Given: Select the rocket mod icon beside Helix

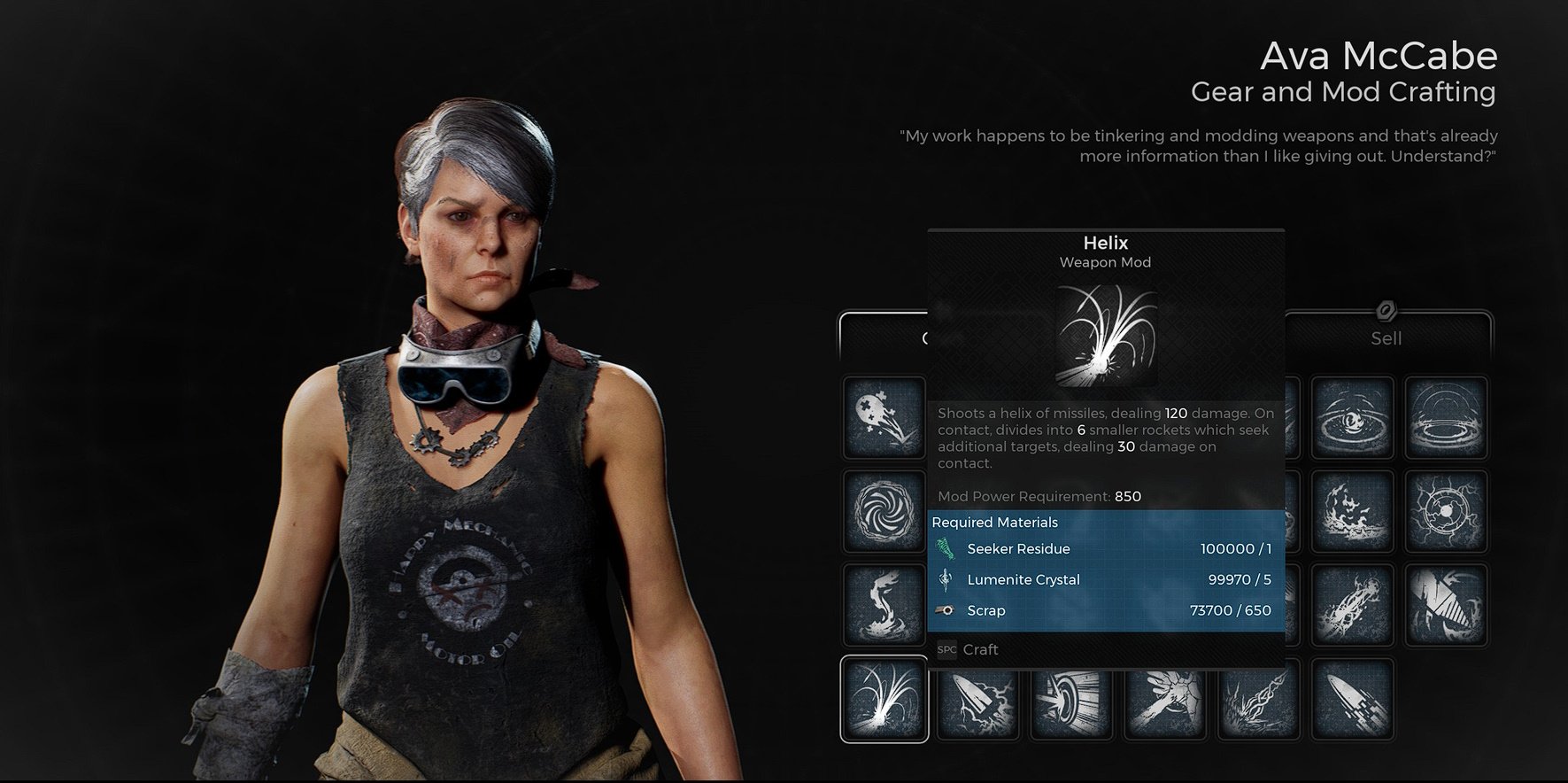Looking at the screenshot, I should point(978,698).
